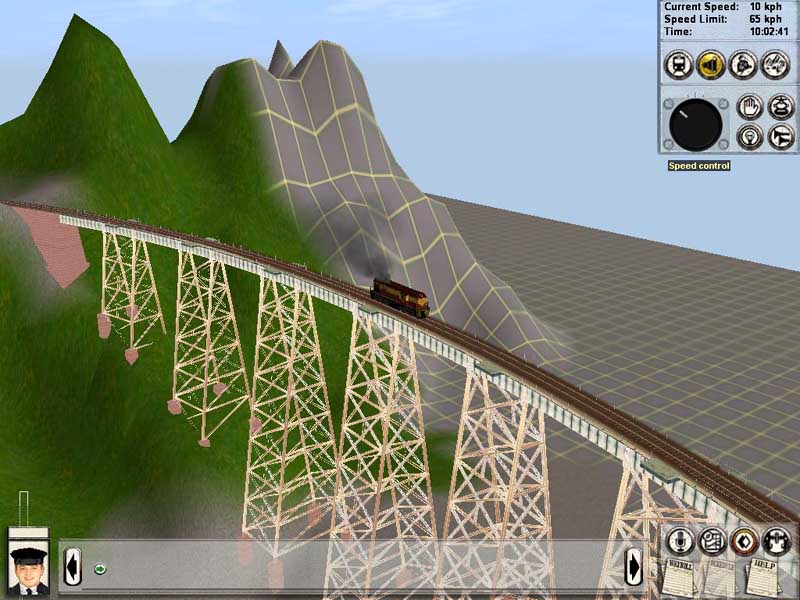Open the map panel icon button
The width and height of the screenshot is (800, 600).
coord(712,541)
